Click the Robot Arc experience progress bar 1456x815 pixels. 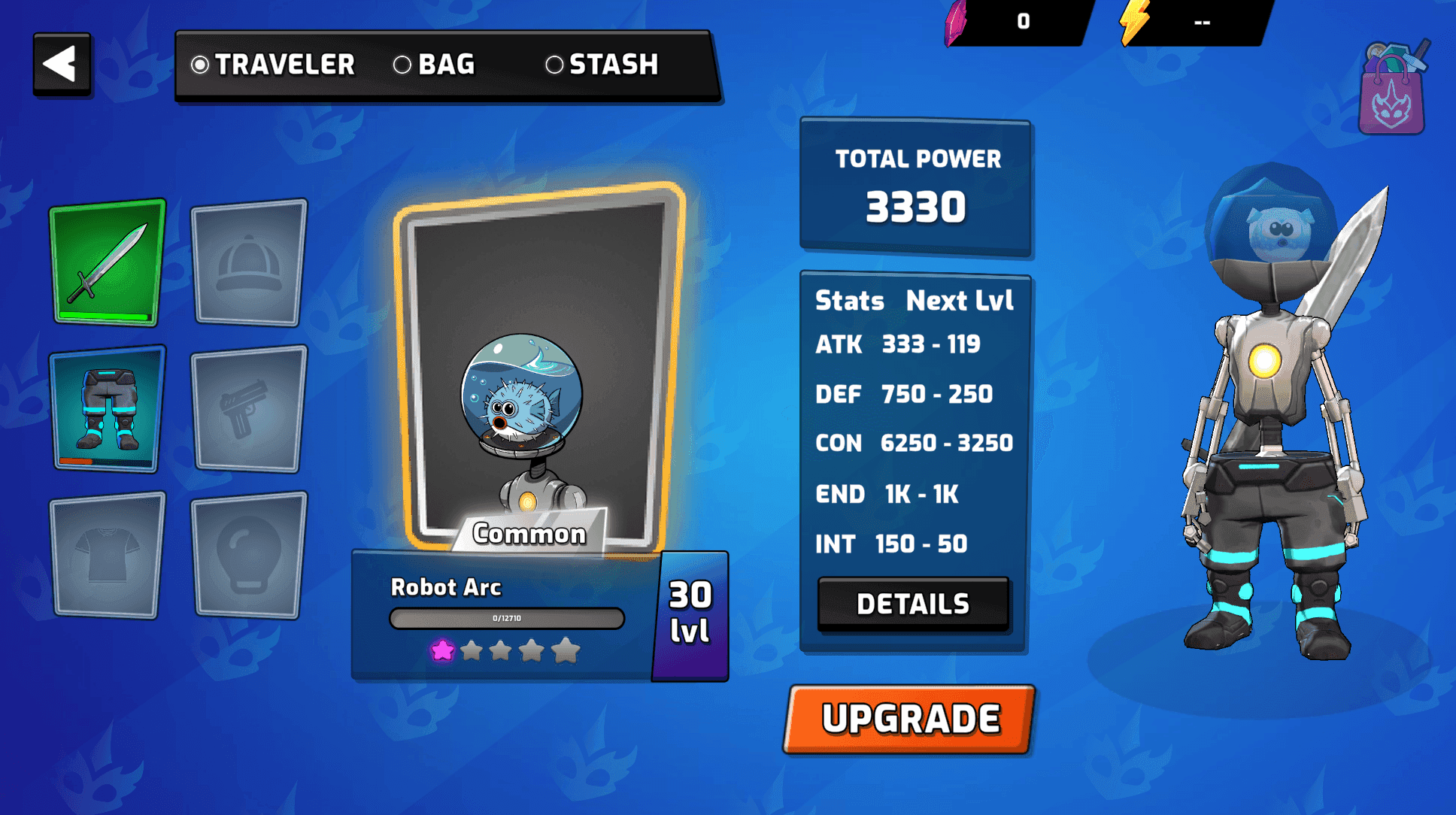point(506,619)
